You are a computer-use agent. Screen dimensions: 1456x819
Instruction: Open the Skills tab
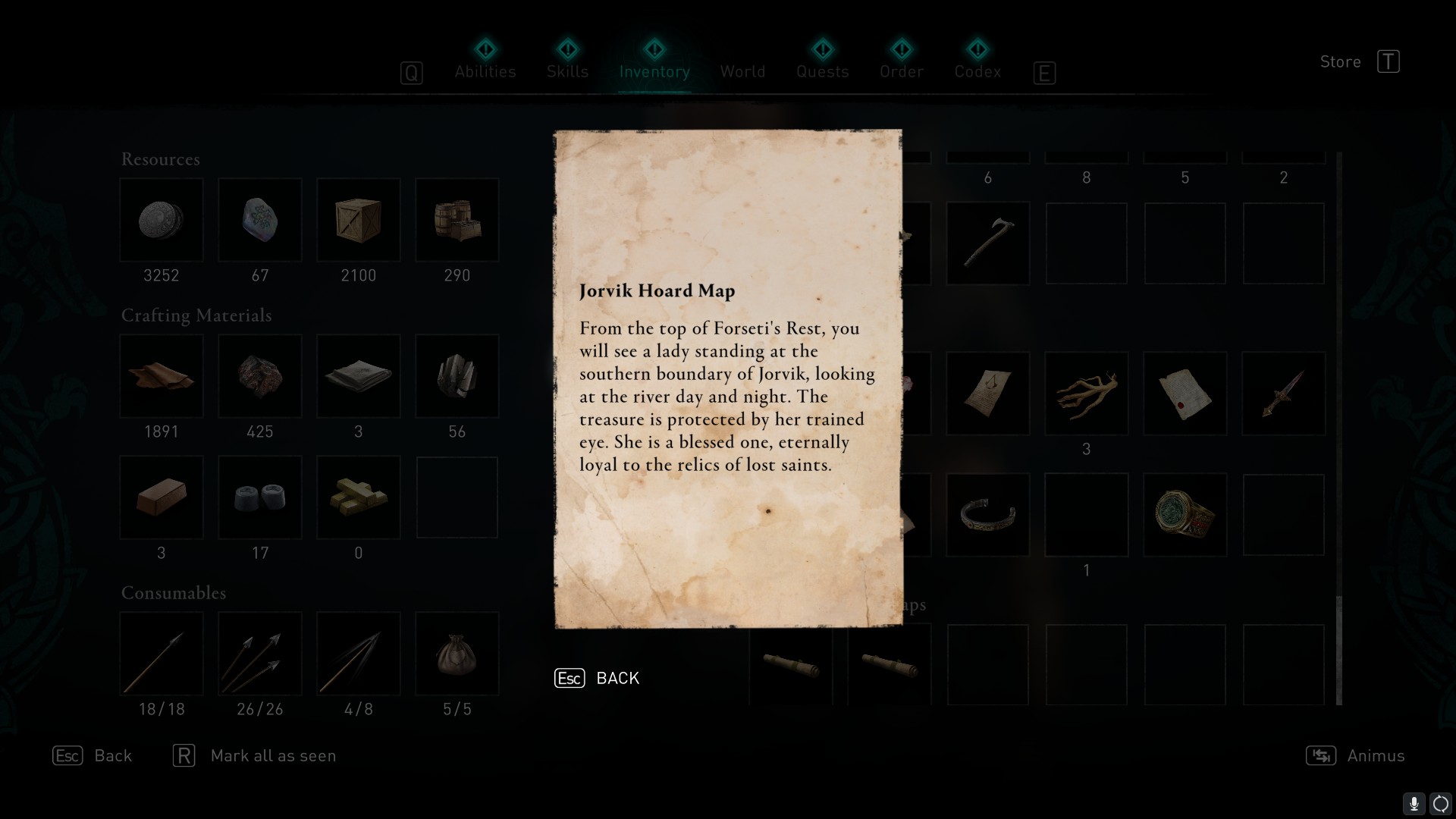point(567,71)
